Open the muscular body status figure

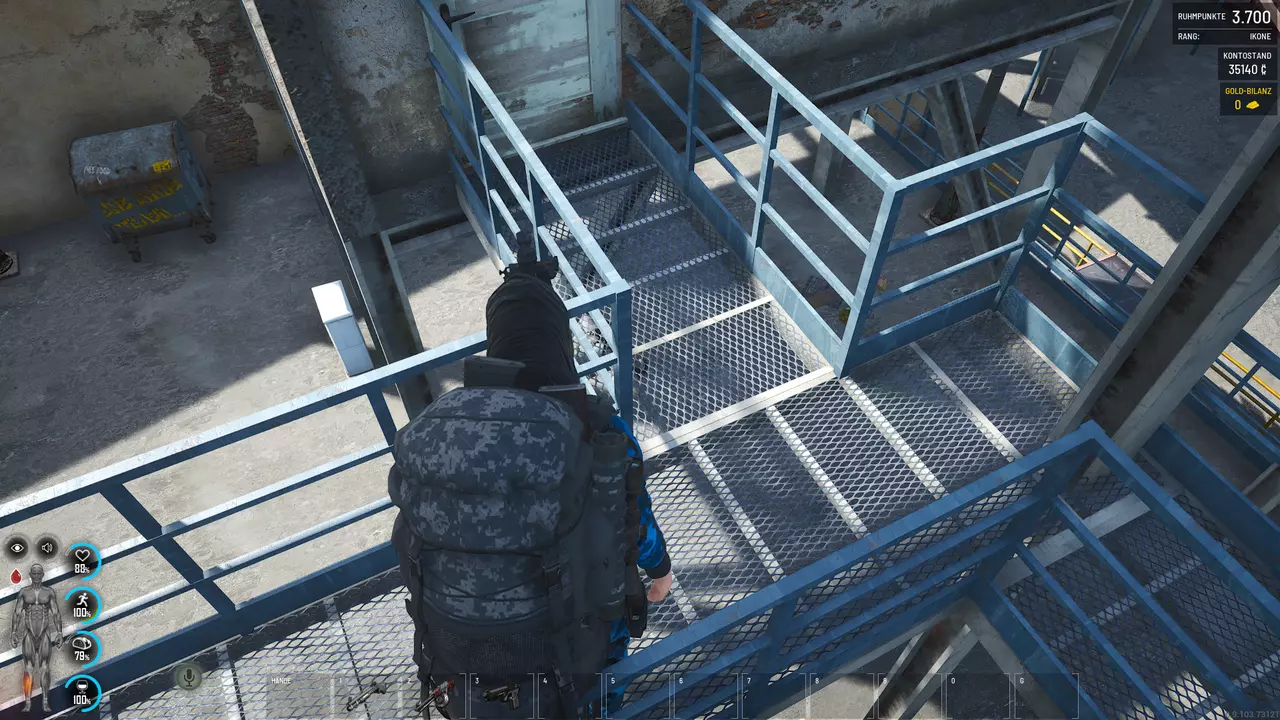(x=36, y=632)
